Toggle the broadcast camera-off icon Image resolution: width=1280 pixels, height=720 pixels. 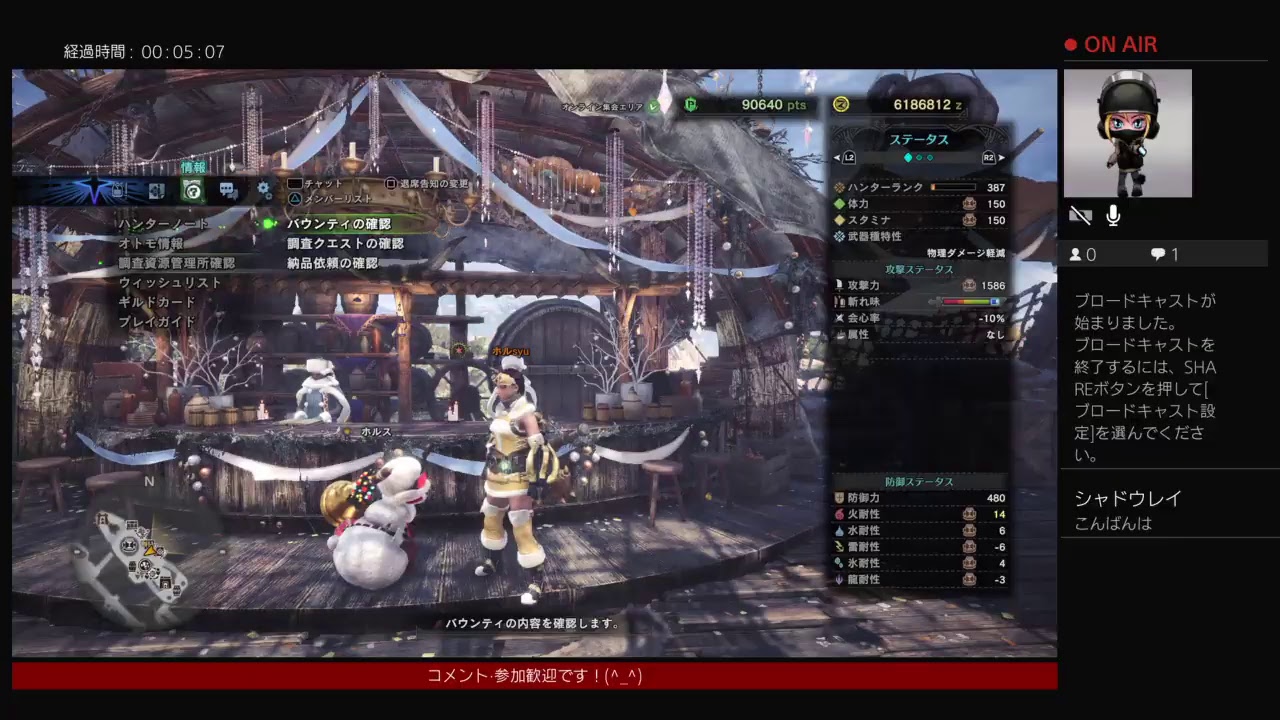pyautogui.click(x=1080, y=215)
